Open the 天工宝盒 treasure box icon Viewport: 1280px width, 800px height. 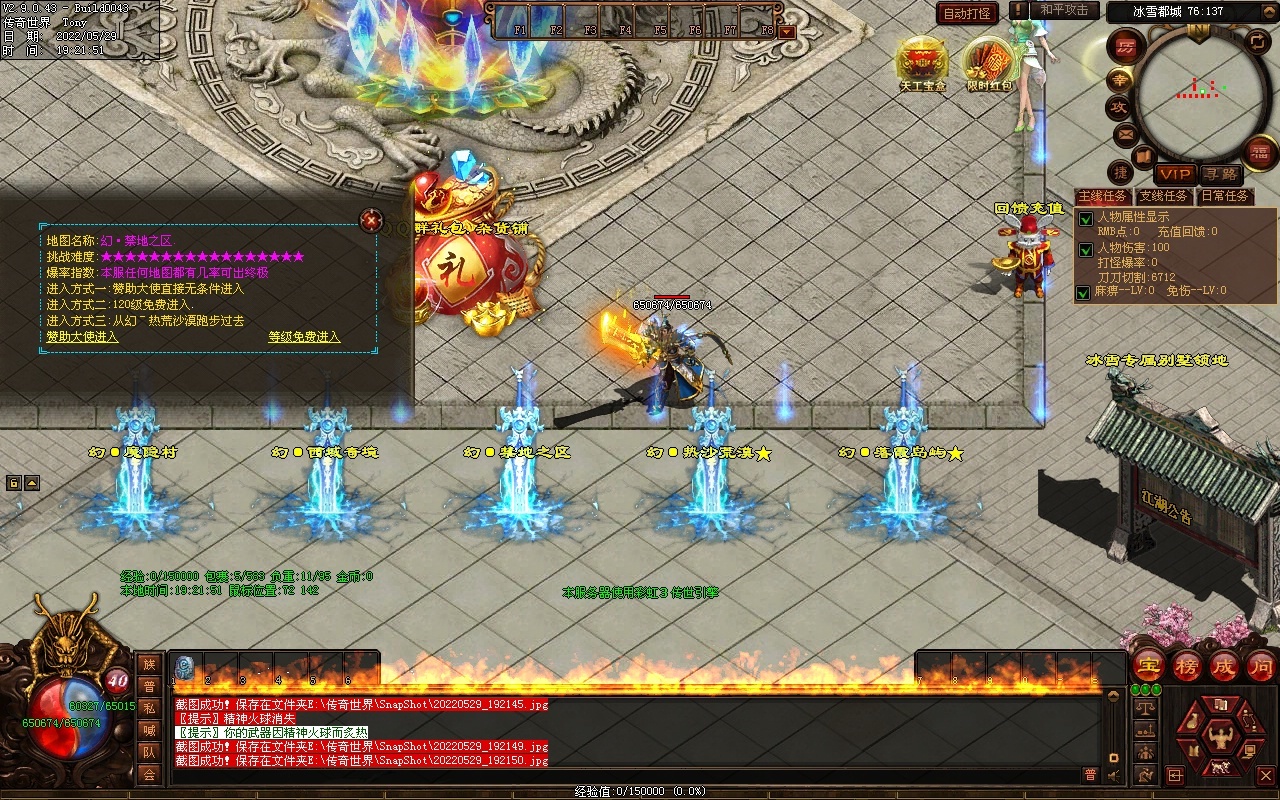921,64
